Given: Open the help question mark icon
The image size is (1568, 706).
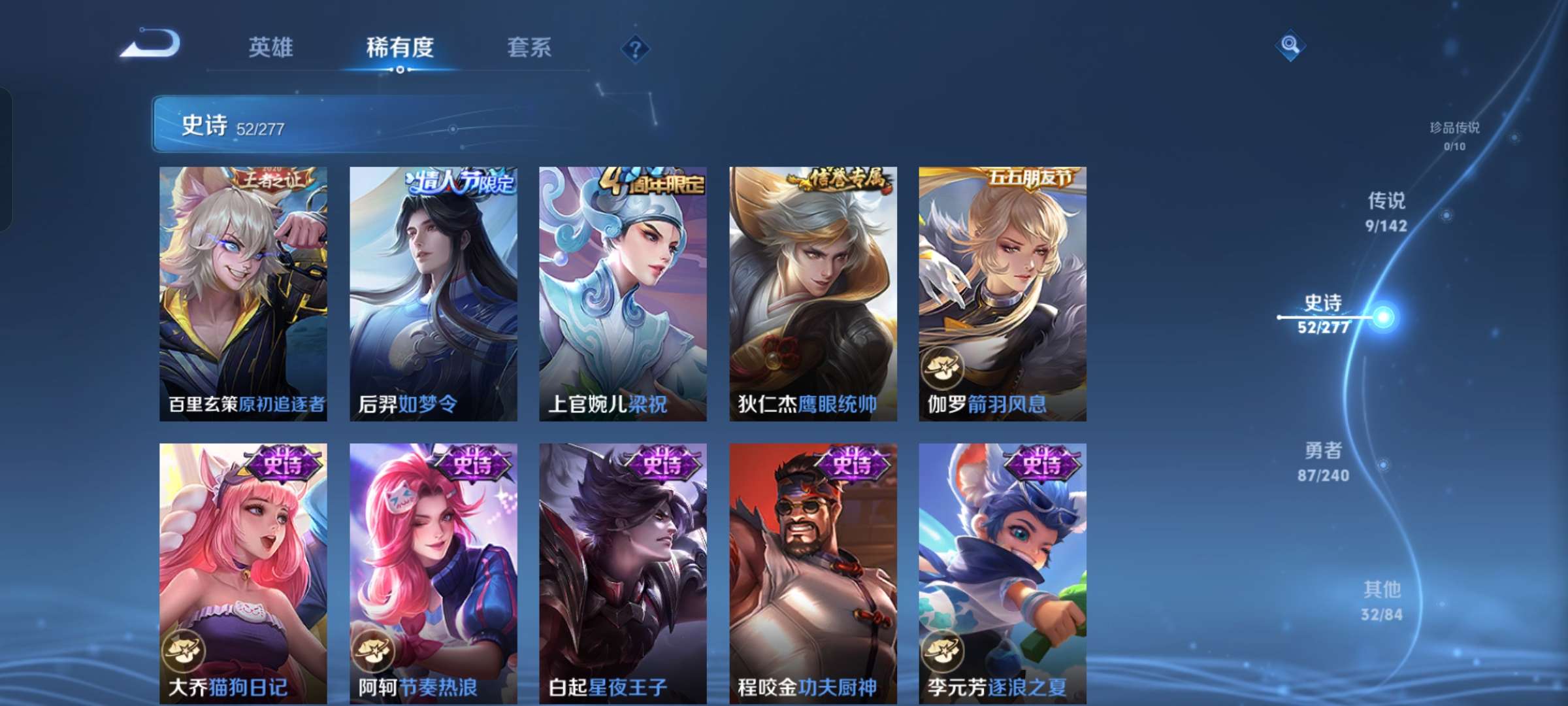Looking at the screenshot, I should coord(636,48).
